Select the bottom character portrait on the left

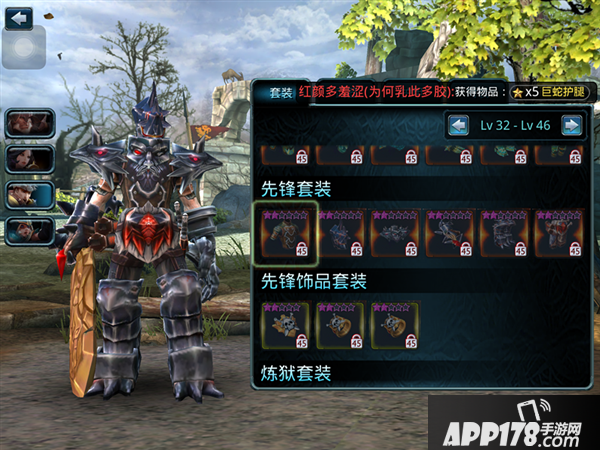(x=29, y=231)
